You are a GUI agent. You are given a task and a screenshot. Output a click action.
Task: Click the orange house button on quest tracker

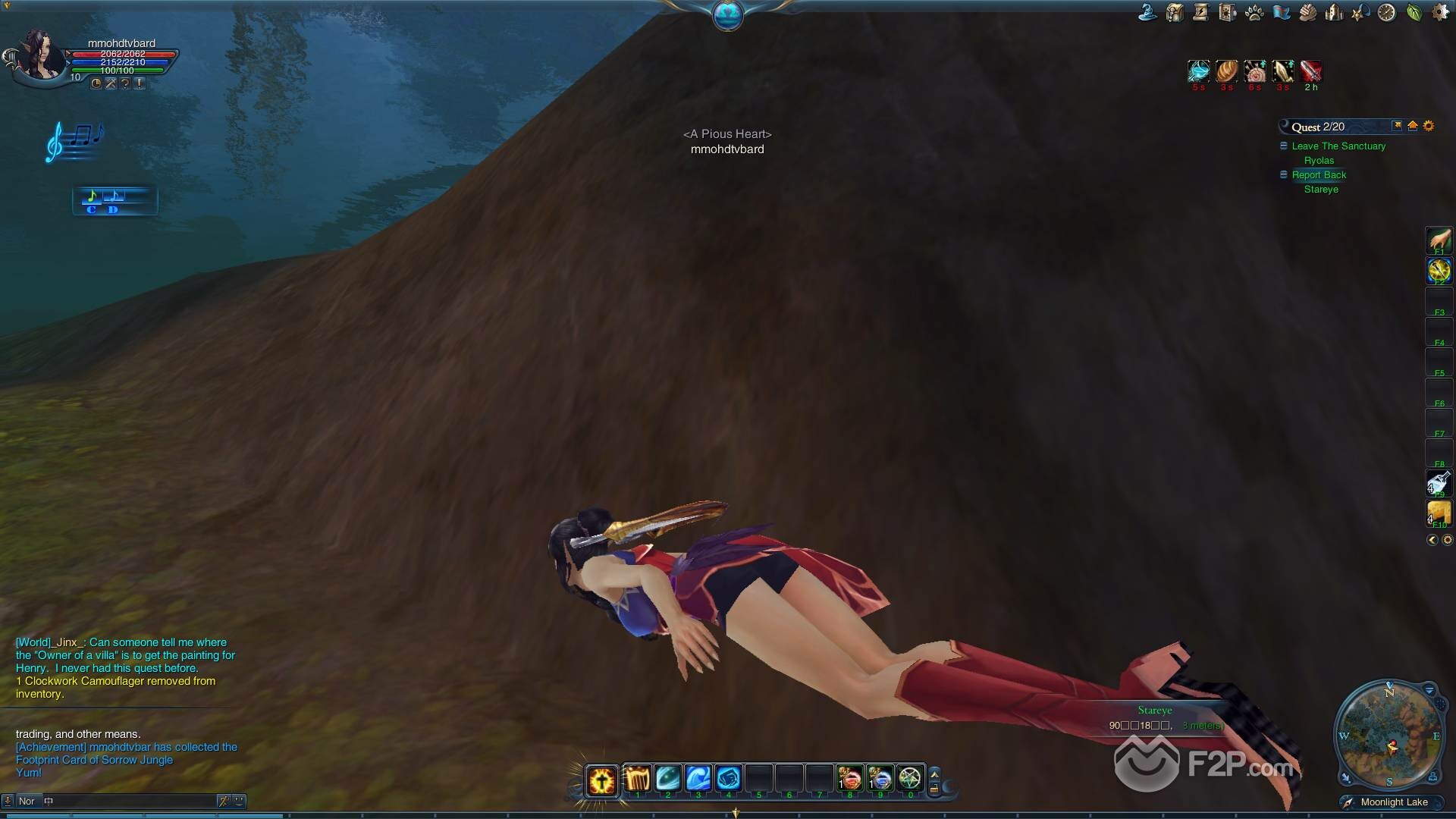click(1412, 126)
